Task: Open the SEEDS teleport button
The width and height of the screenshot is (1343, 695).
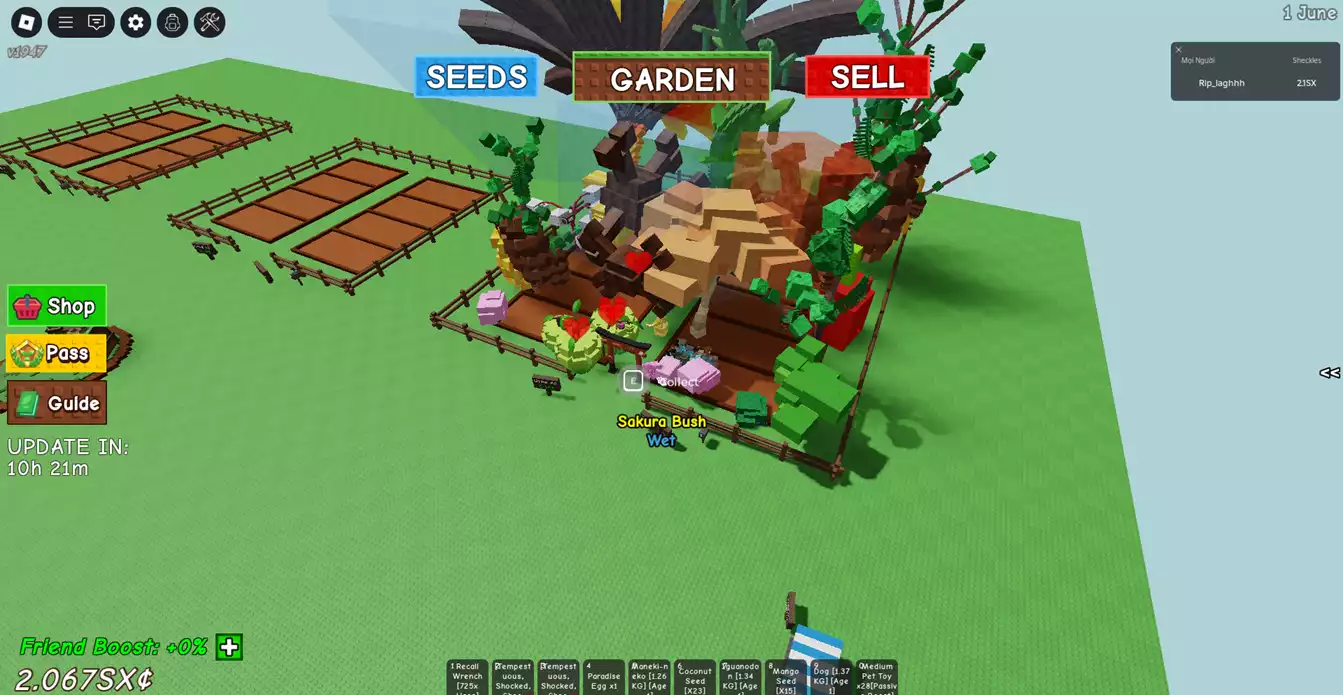Action: point(476,77)
